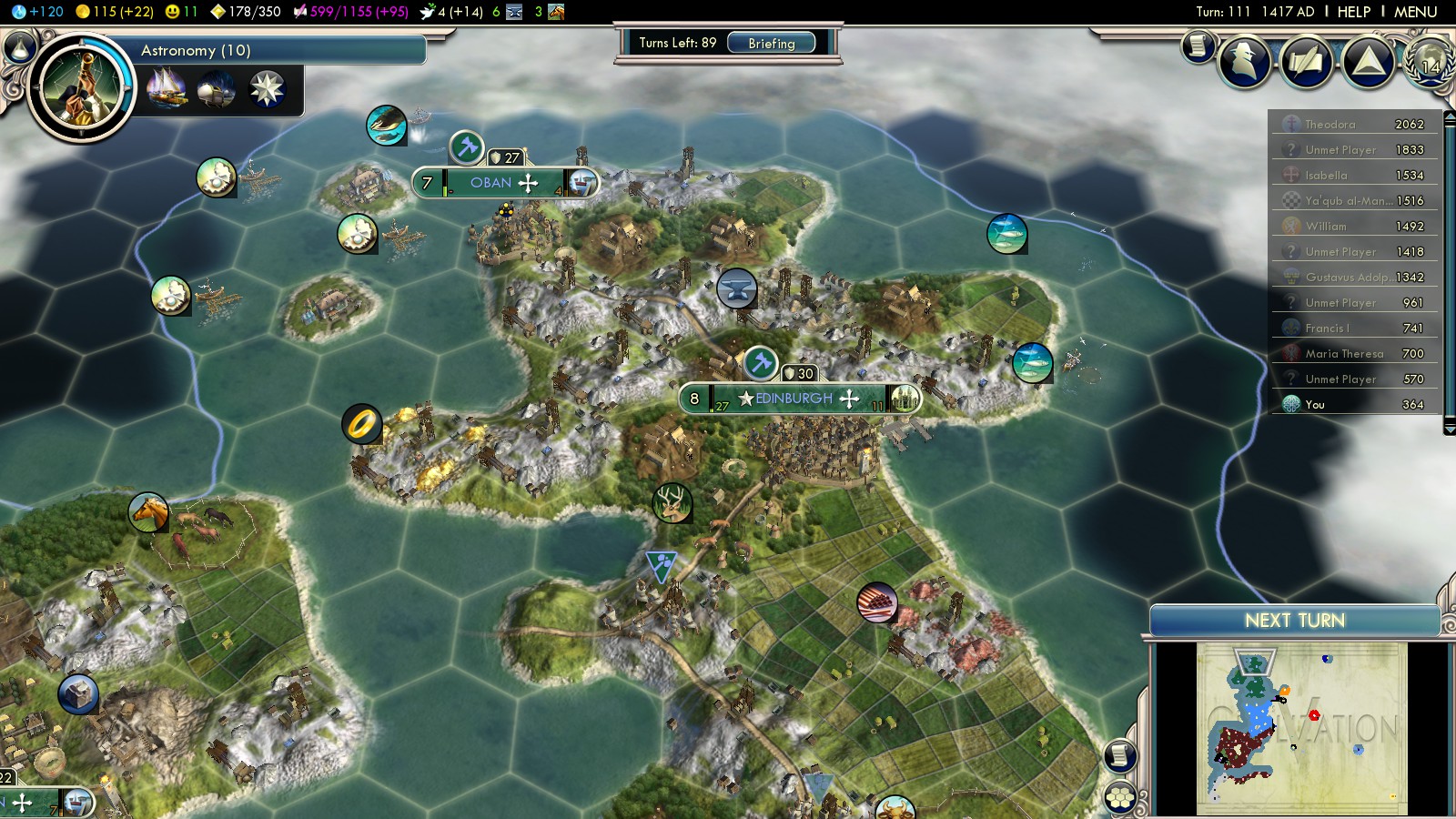Click Oban's hammer production icon
Viewport: 1456px width, 819px height.
pyautogui.click(x=466, y=147)
